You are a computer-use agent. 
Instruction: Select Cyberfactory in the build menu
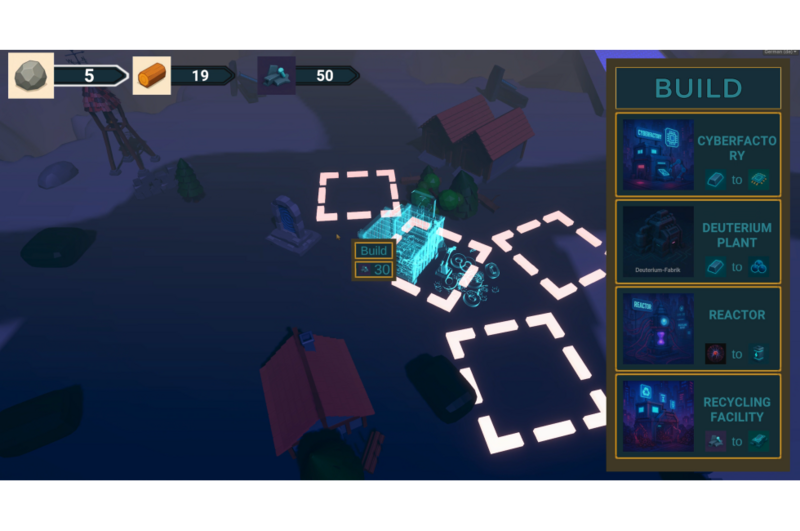(x=697, y=155)
